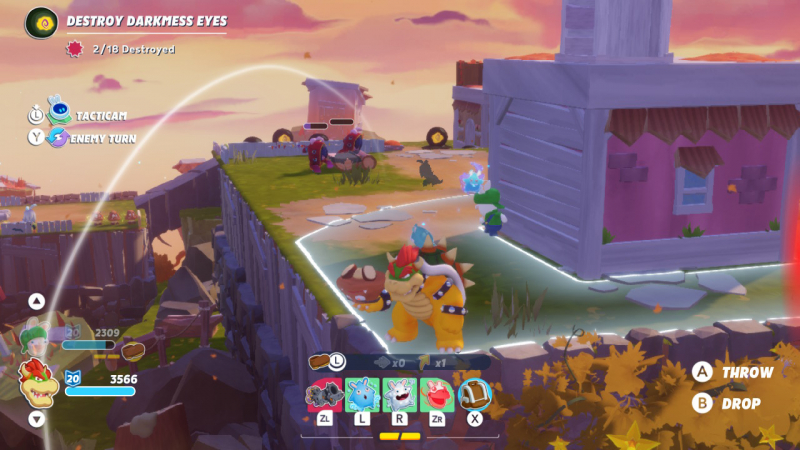Choose the dark cannon weapon slot
The height and width of the screenshot is (450, 800).
[324, 394]
